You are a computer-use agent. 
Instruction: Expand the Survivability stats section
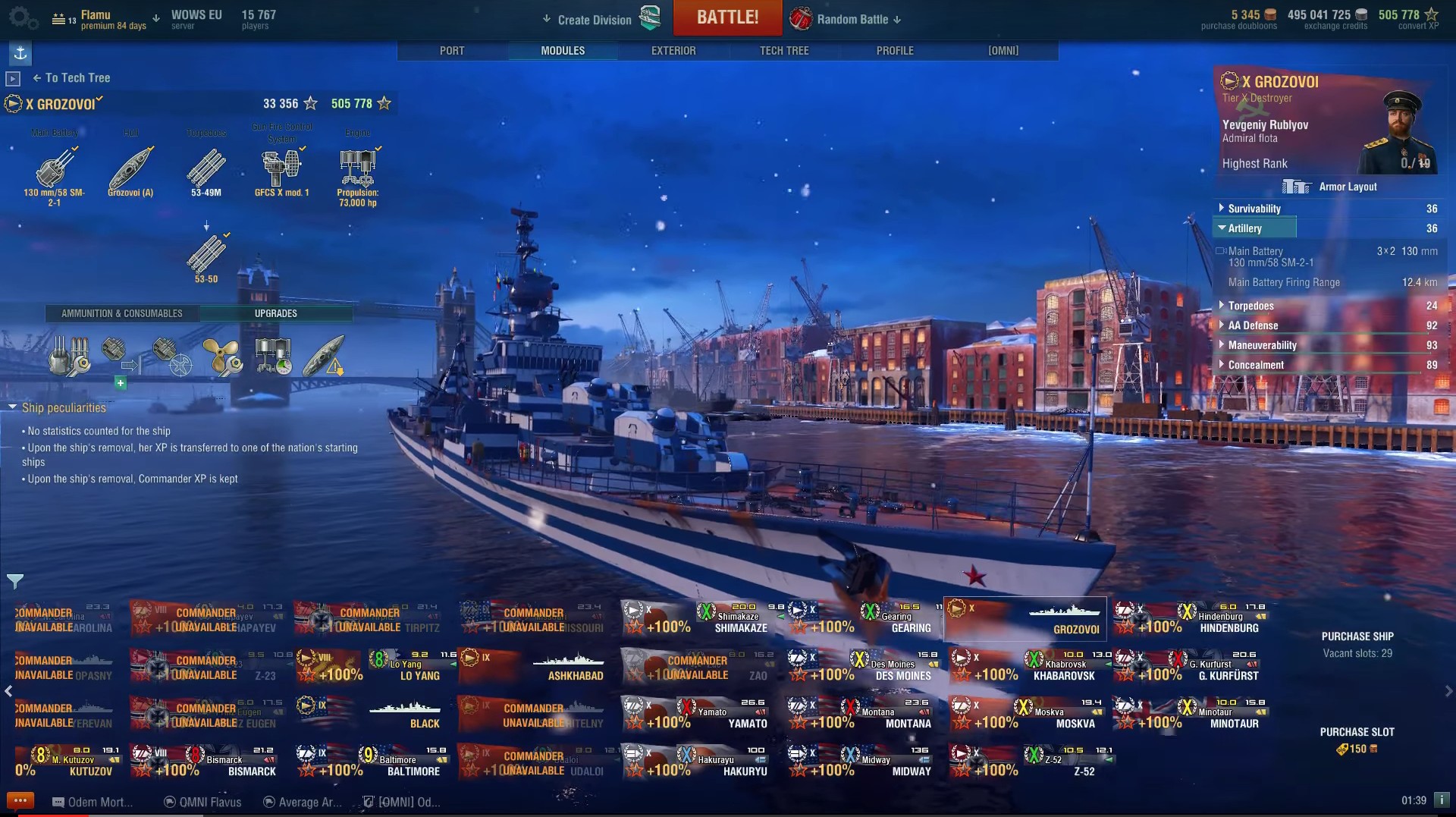(1254, 209)
